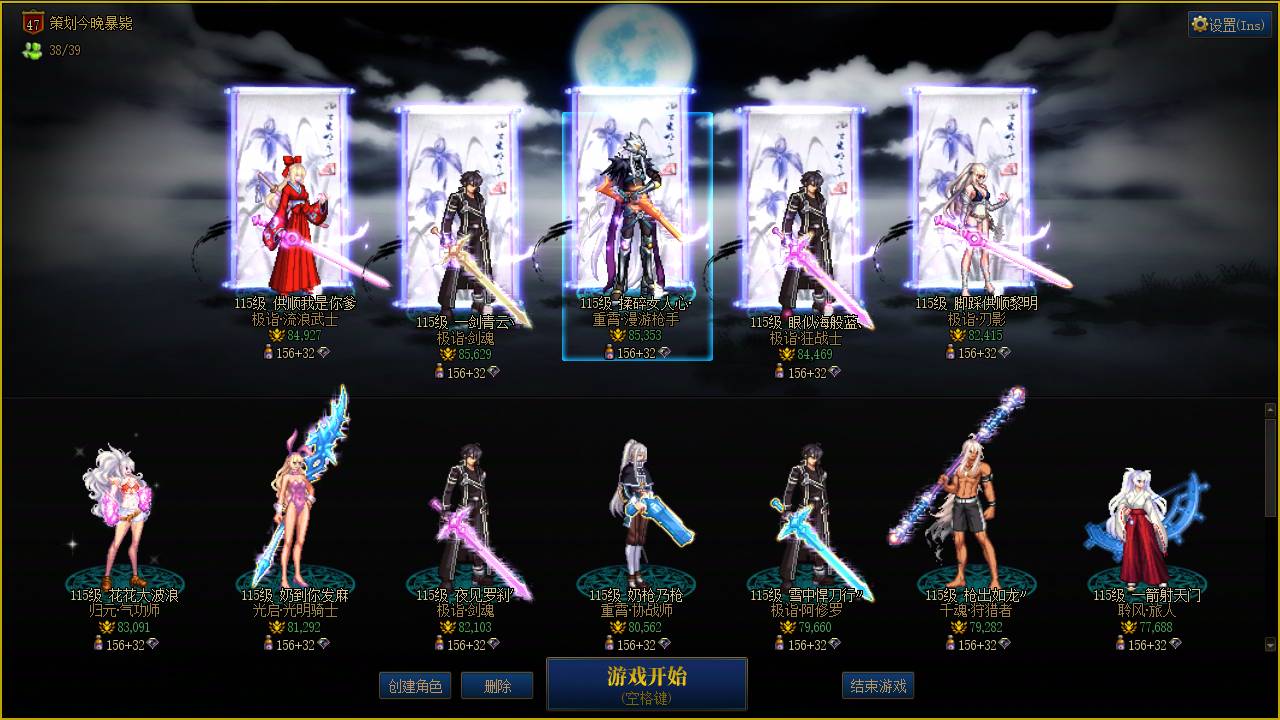Click the diamond icon beside the selected character's fatigue
This screenshot has width=1280, height=720.
pyautogui.click(x=666, y=353)
